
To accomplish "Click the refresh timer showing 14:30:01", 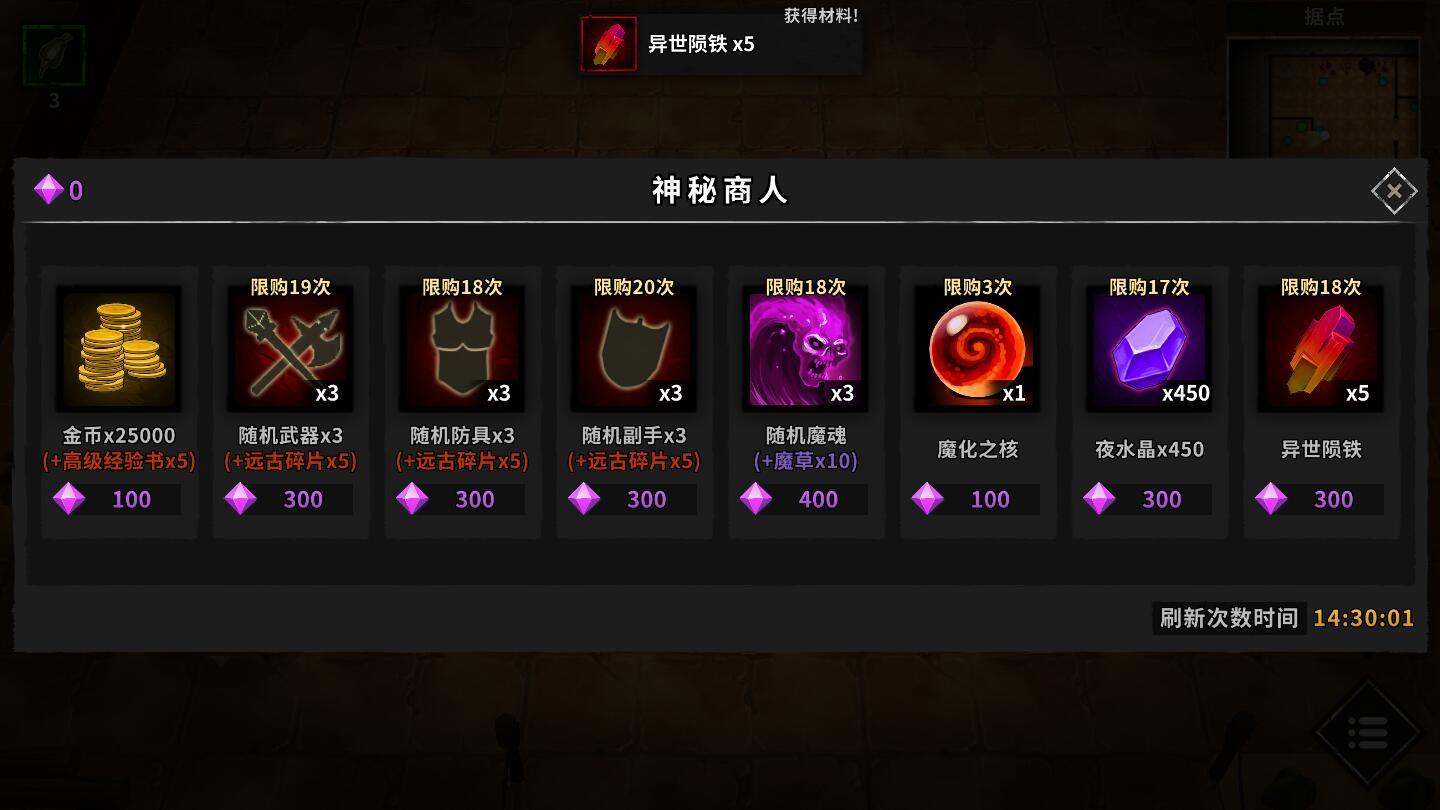I will [1363, 618].
